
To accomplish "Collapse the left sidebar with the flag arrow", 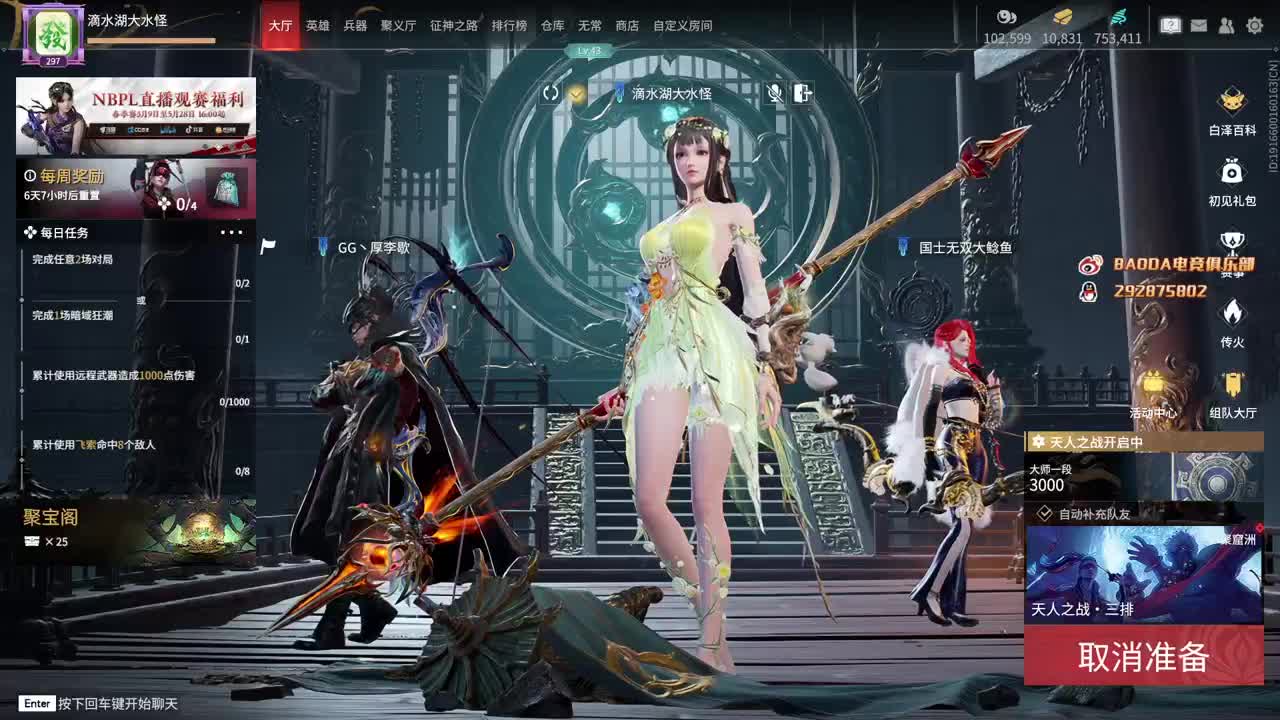I will (266, 244).
